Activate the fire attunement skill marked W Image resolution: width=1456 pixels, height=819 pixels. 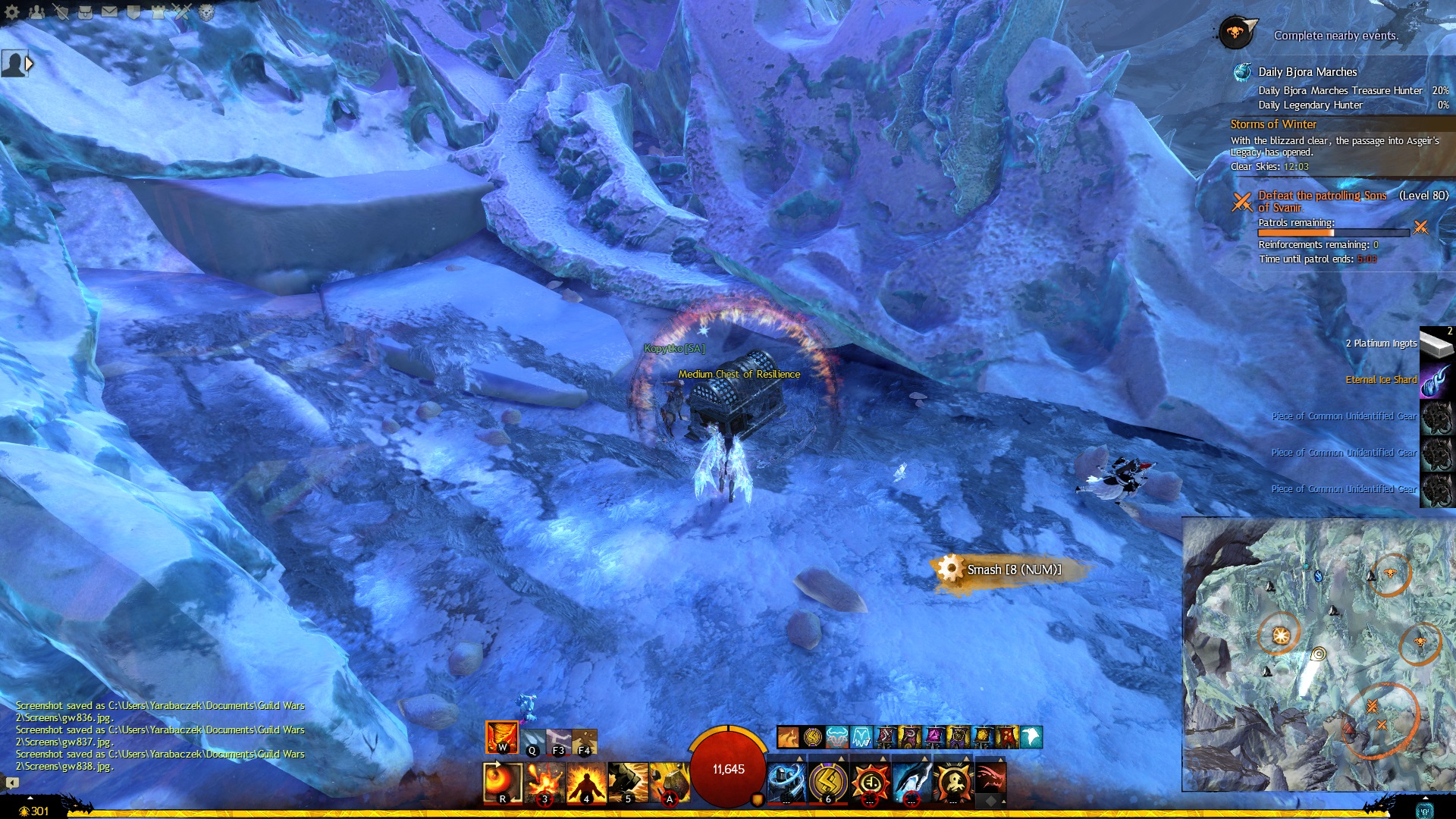[501, 737]
